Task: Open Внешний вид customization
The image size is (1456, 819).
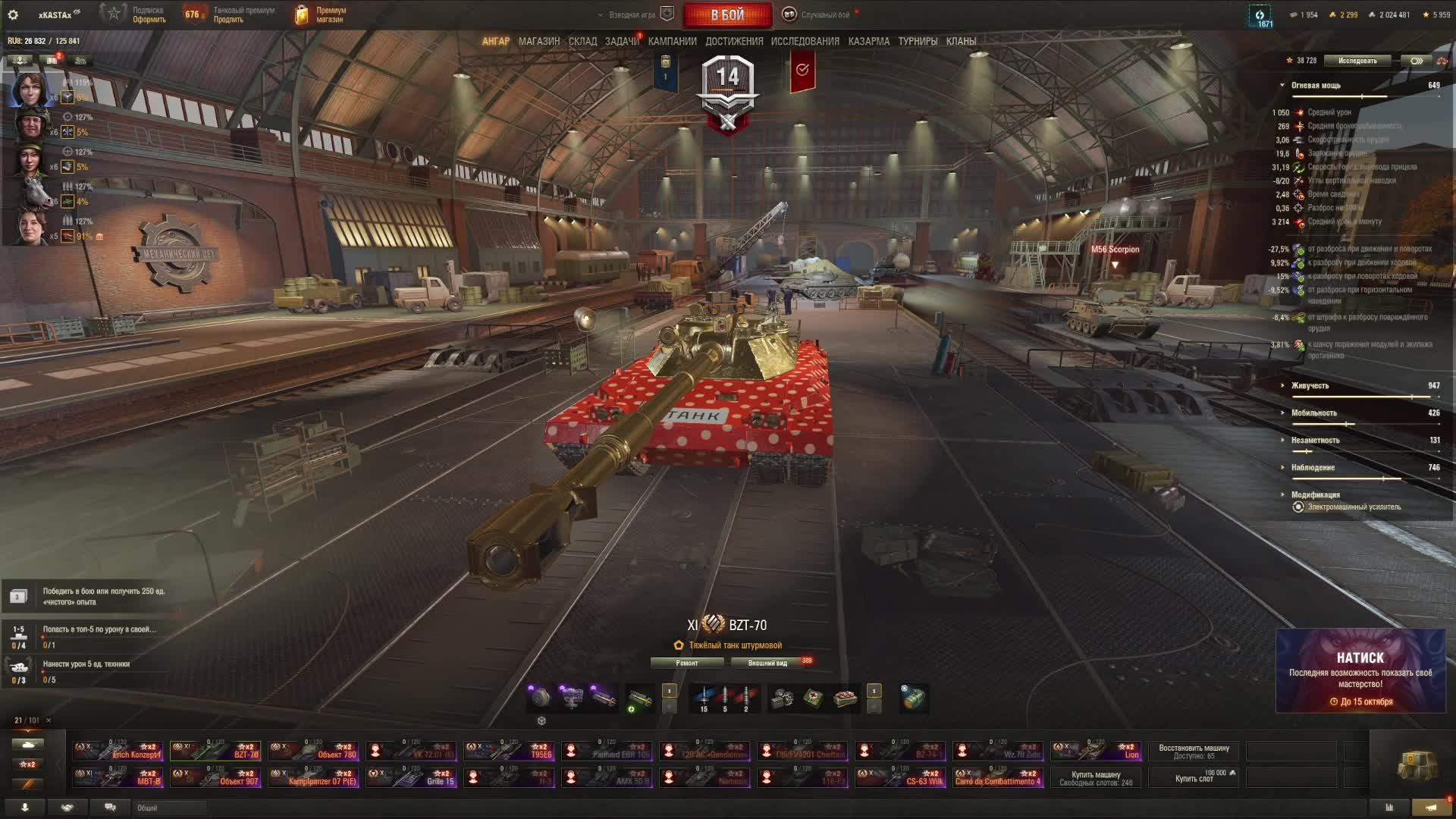Action: 767,663
